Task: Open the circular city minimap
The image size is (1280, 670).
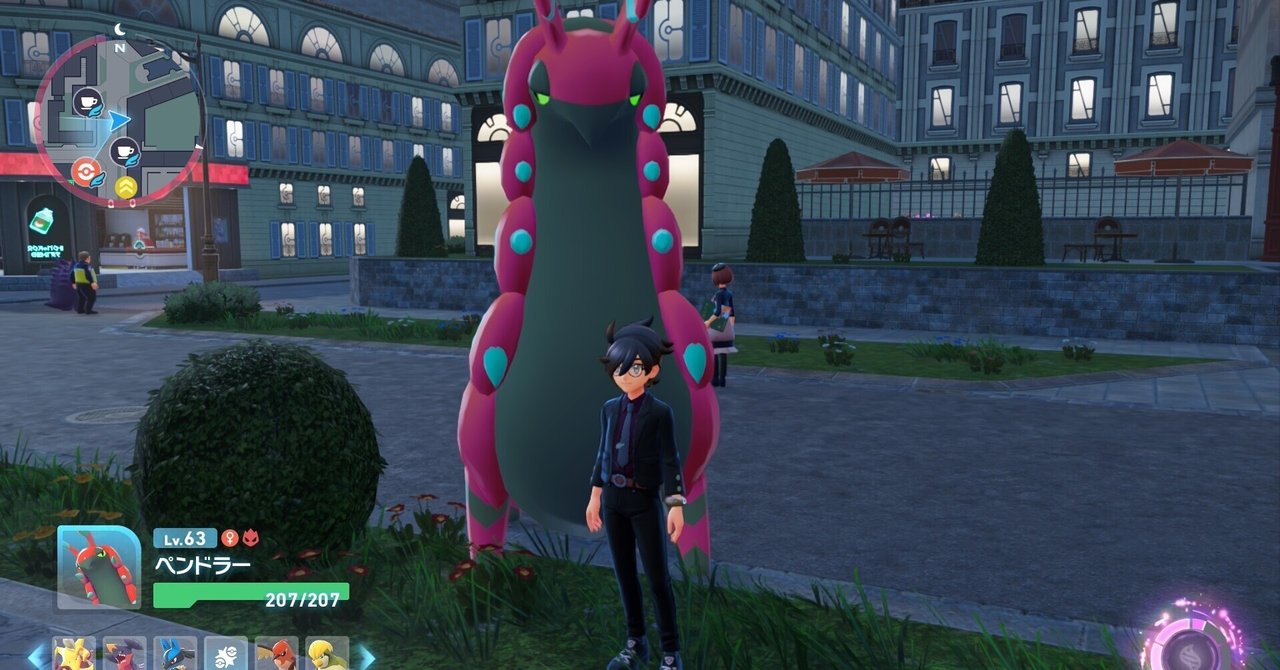Action: click(x=120, y=120)
